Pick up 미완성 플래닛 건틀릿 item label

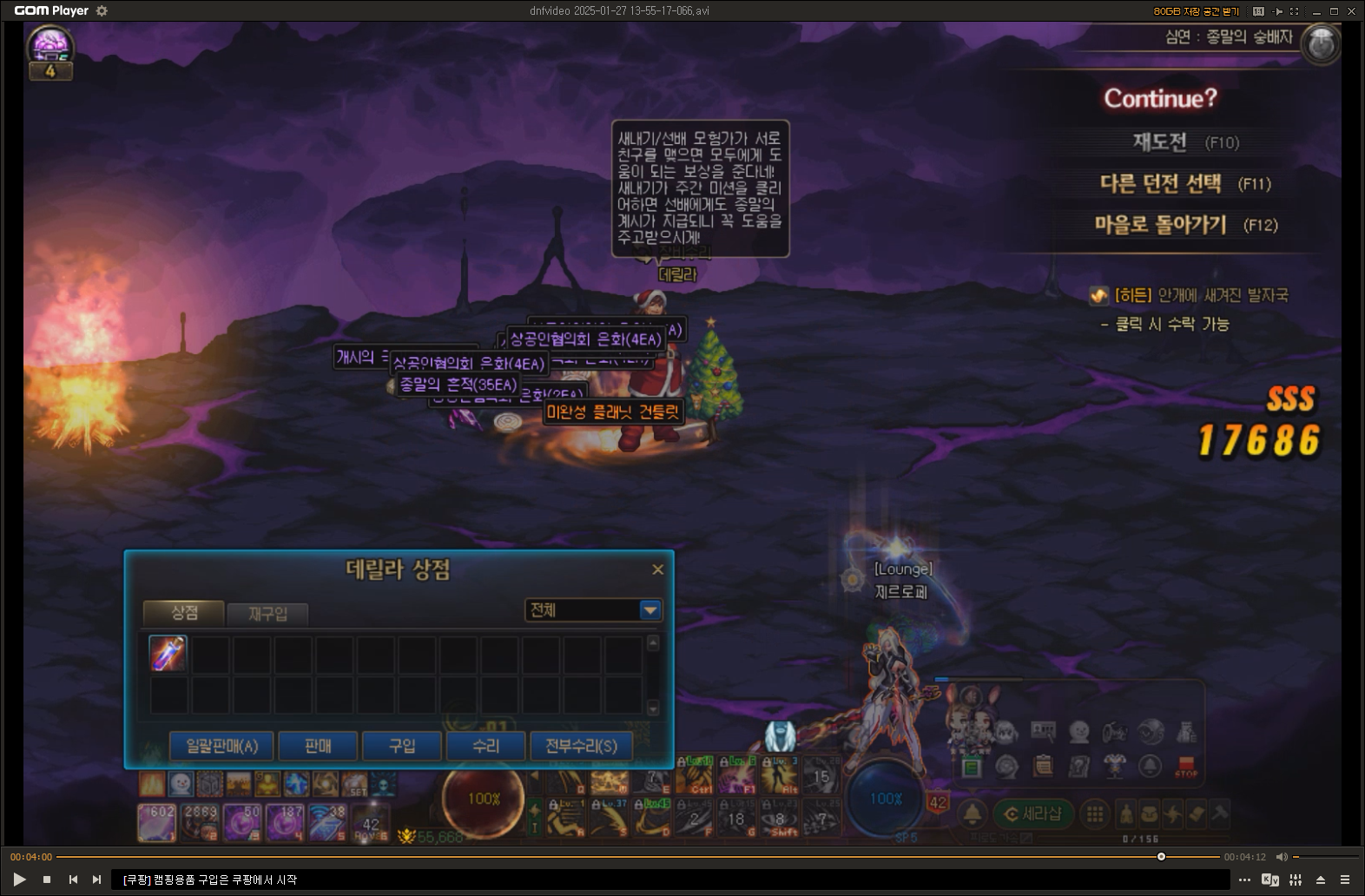coord(613,412)
